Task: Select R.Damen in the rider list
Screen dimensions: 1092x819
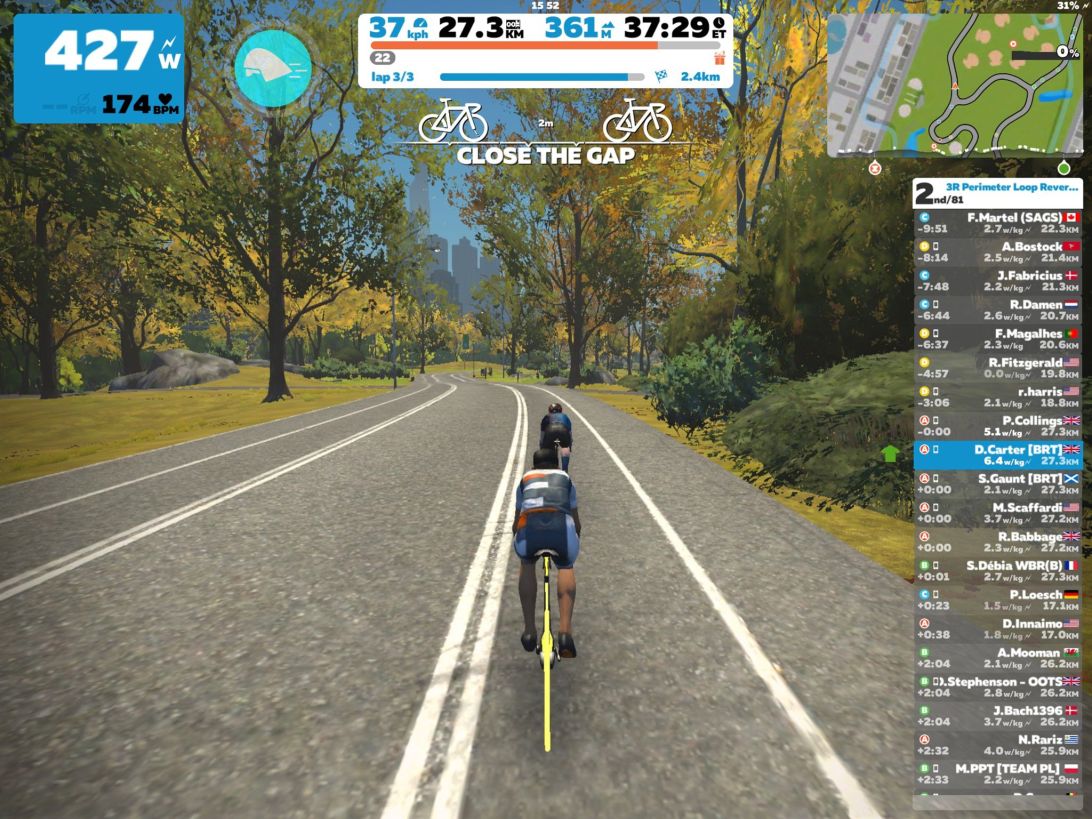Action: [x=997, y=310]
